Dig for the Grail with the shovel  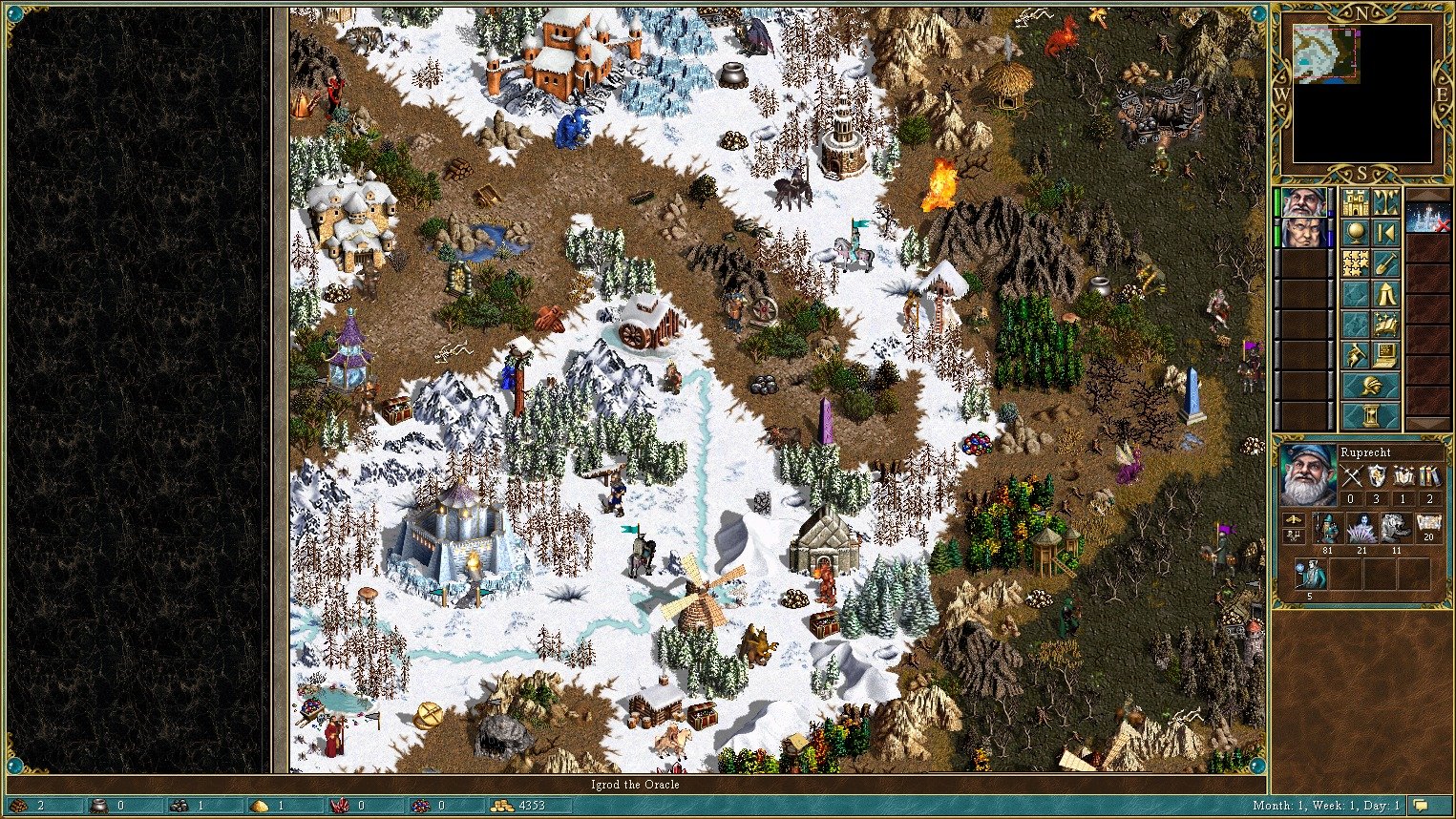(1386, 262)
